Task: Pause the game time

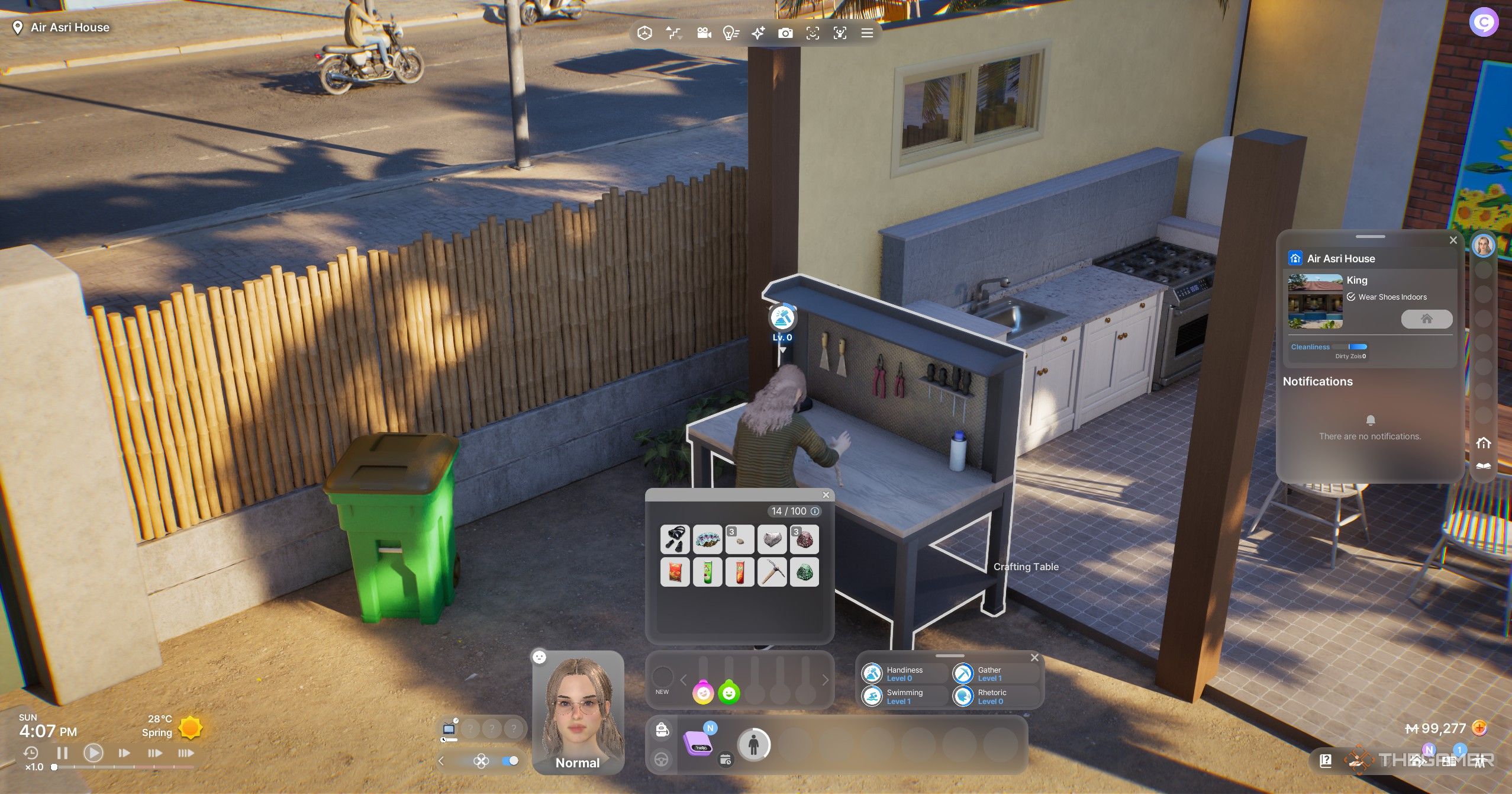Action: (x=62, y=753)
